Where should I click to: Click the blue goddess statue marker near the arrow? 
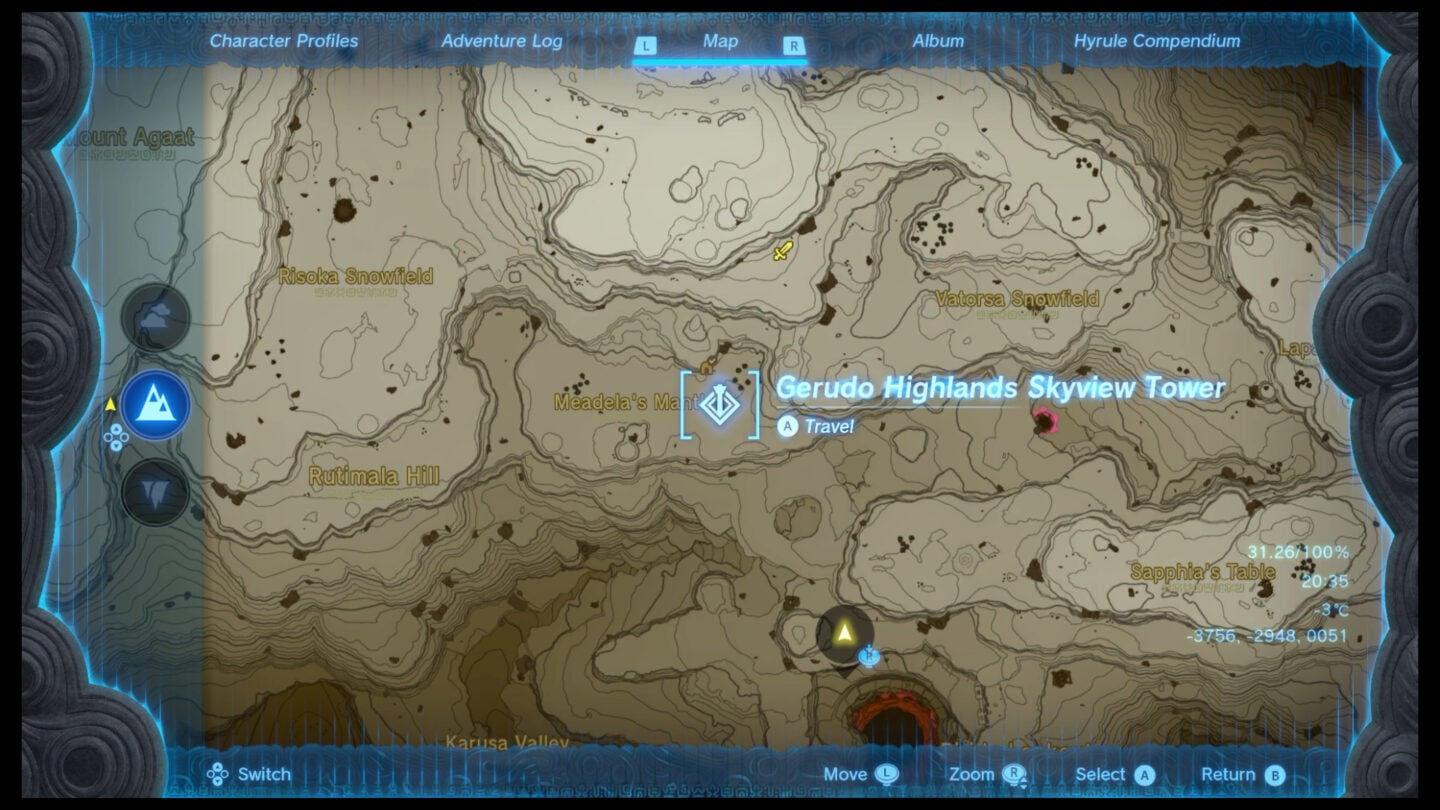coord(868,655)
